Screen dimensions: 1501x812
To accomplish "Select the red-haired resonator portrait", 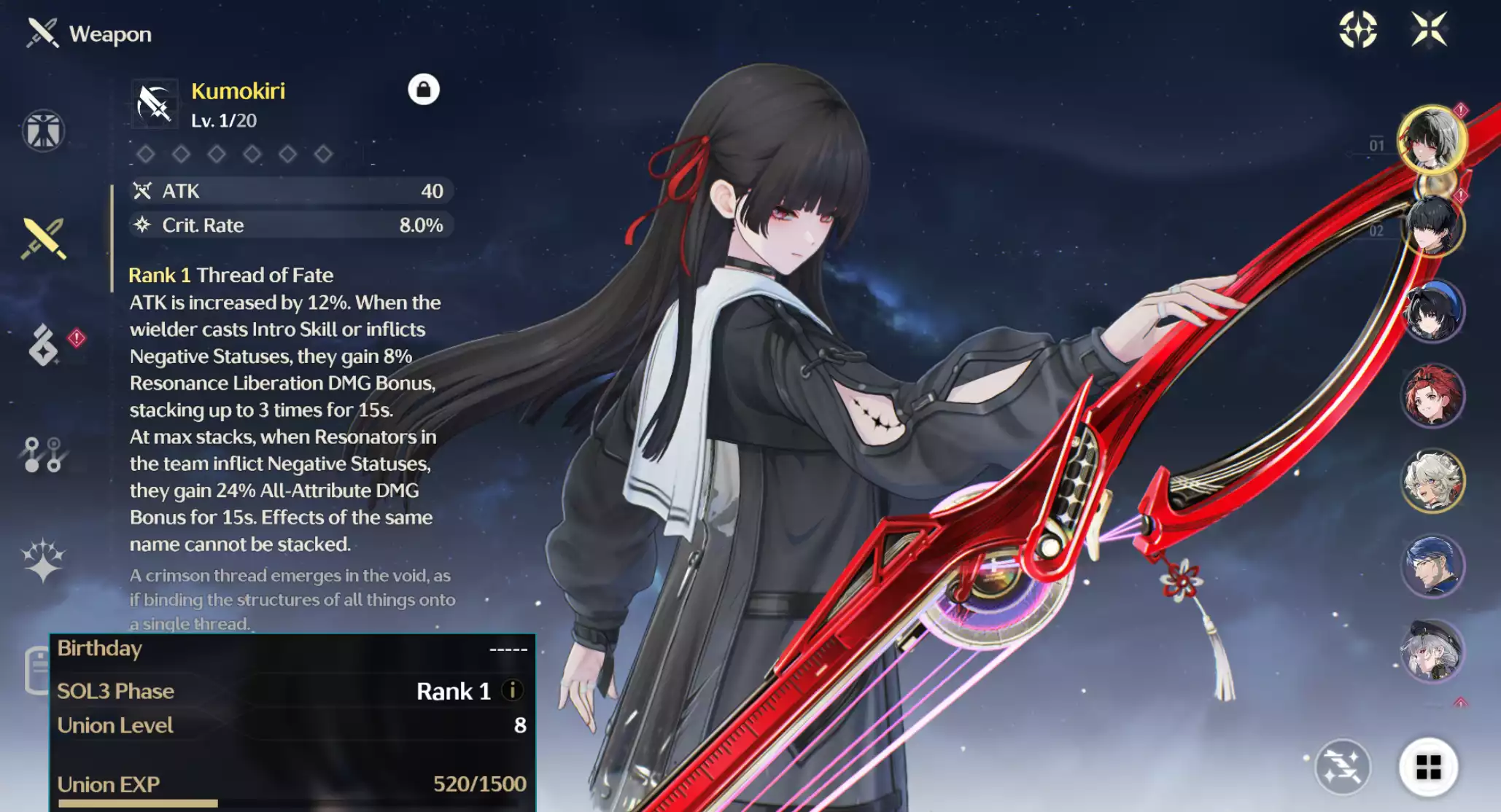I will tap(1432, 394).
